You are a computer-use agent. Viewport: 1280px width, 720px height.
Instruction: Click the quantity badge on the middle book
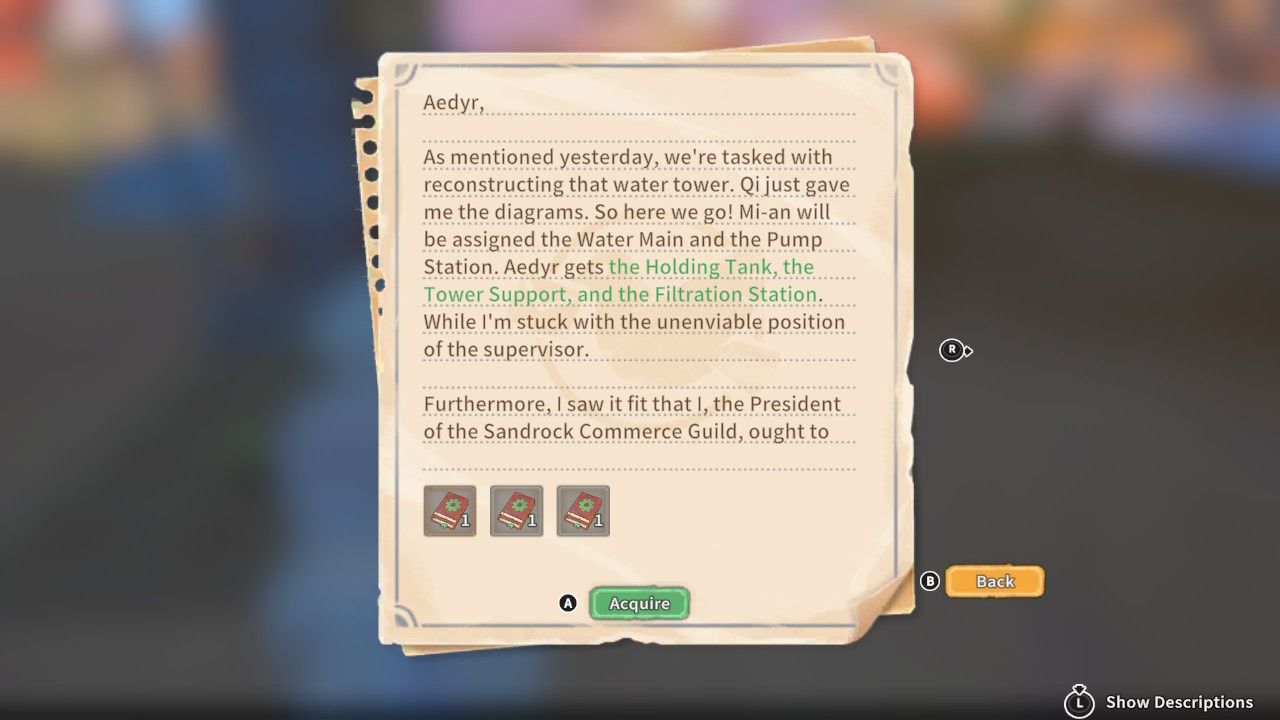[x=529, y=521]
